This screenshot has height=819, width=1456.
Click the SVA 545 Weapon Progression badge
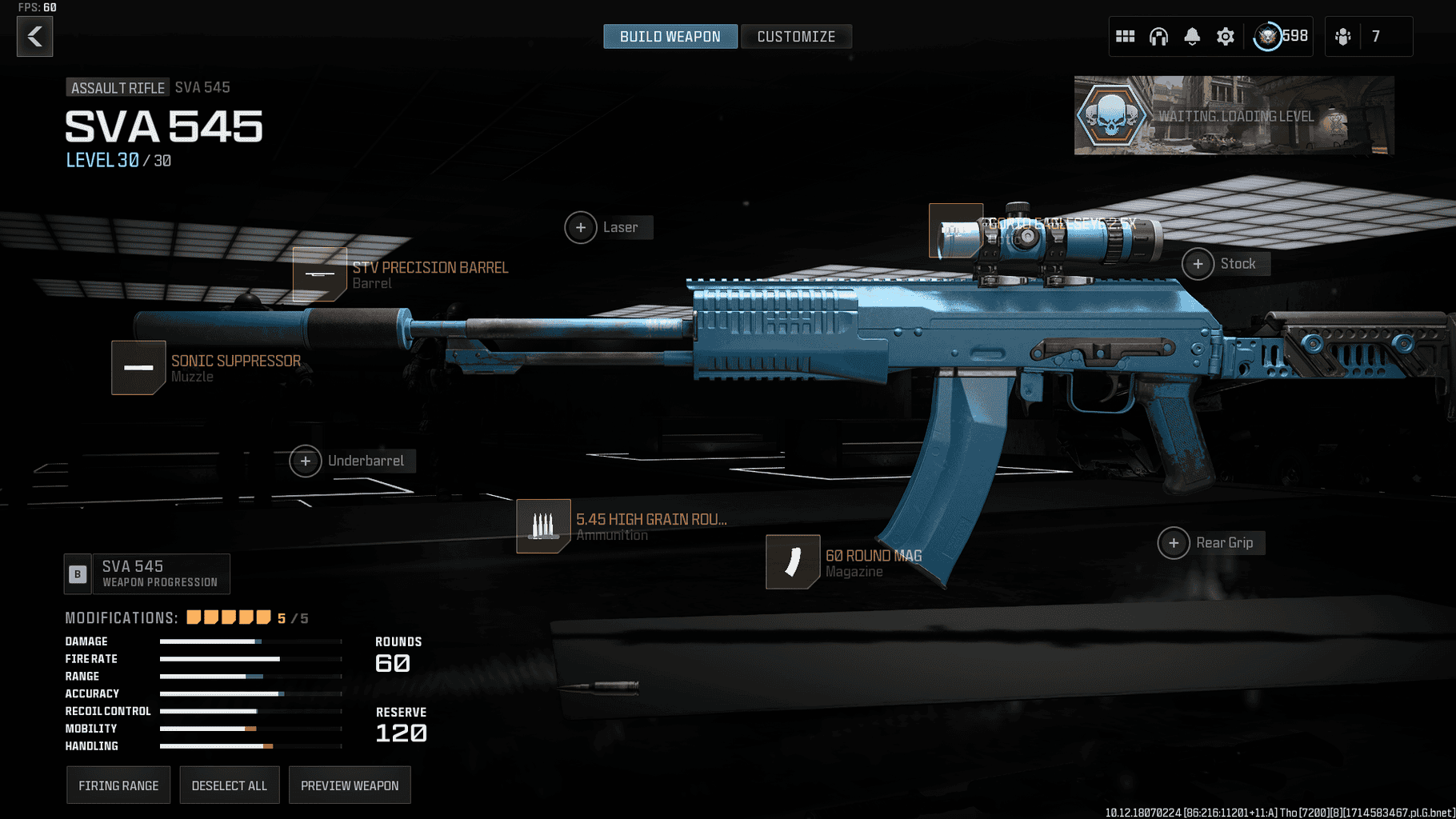[146, 573]
